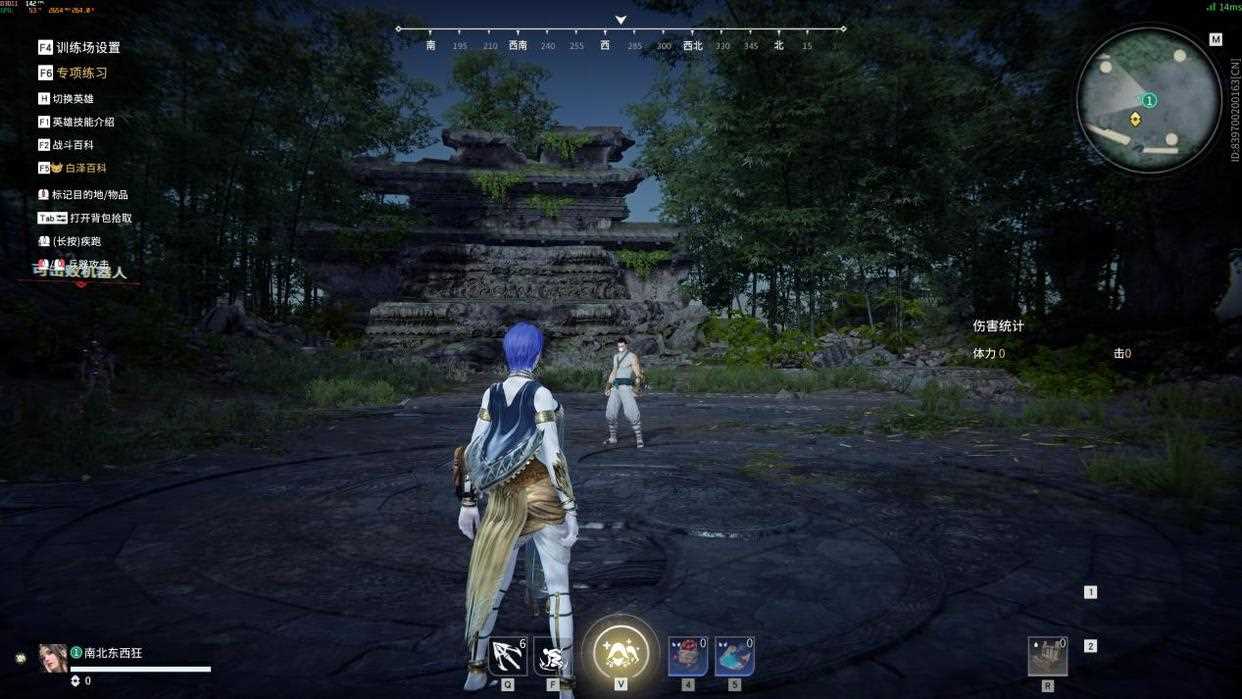Select the repair kit slot above R

point(1047,656)
